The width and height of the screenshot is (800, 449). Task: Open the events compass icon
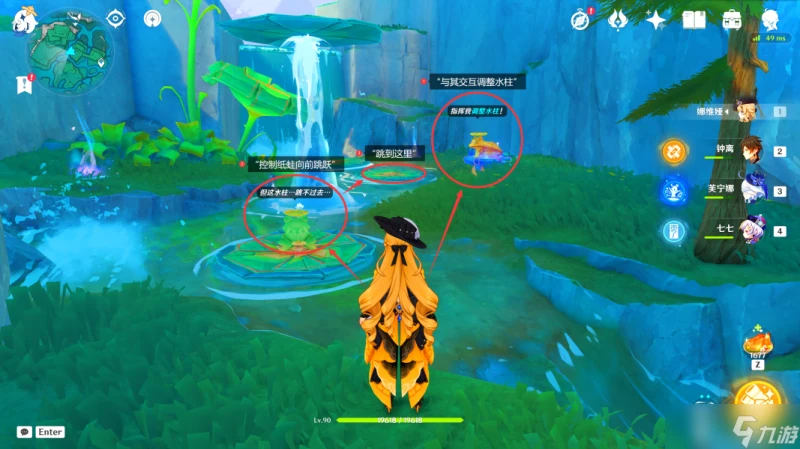point(581,19)
